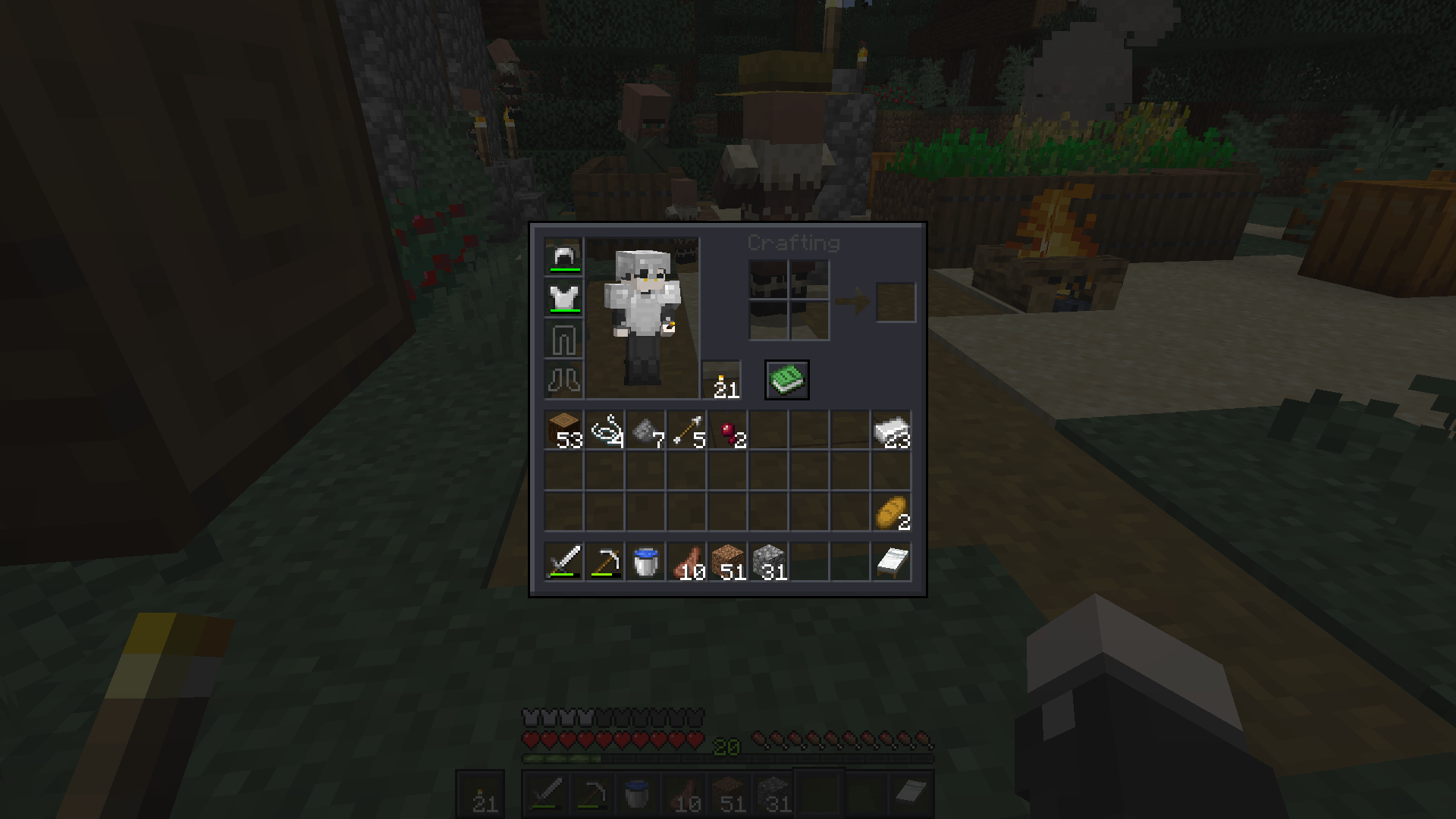Select the iron pickaxe slot
Screen dimensions: 1456x819
coord(605,563)
